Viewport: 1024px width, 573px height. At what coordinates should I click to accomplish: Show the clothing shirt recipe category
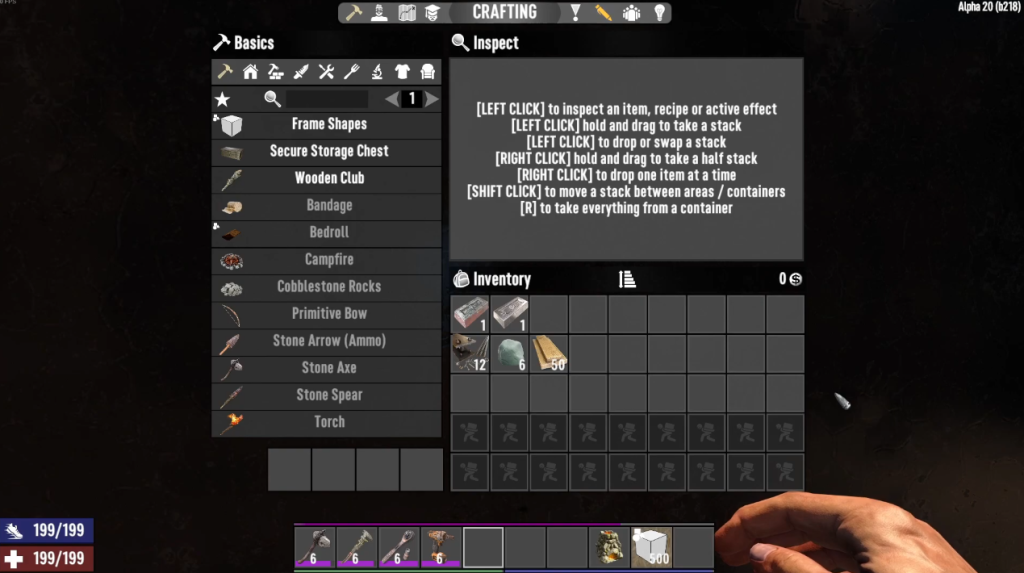pyautogui.click(x=402, y=72)
